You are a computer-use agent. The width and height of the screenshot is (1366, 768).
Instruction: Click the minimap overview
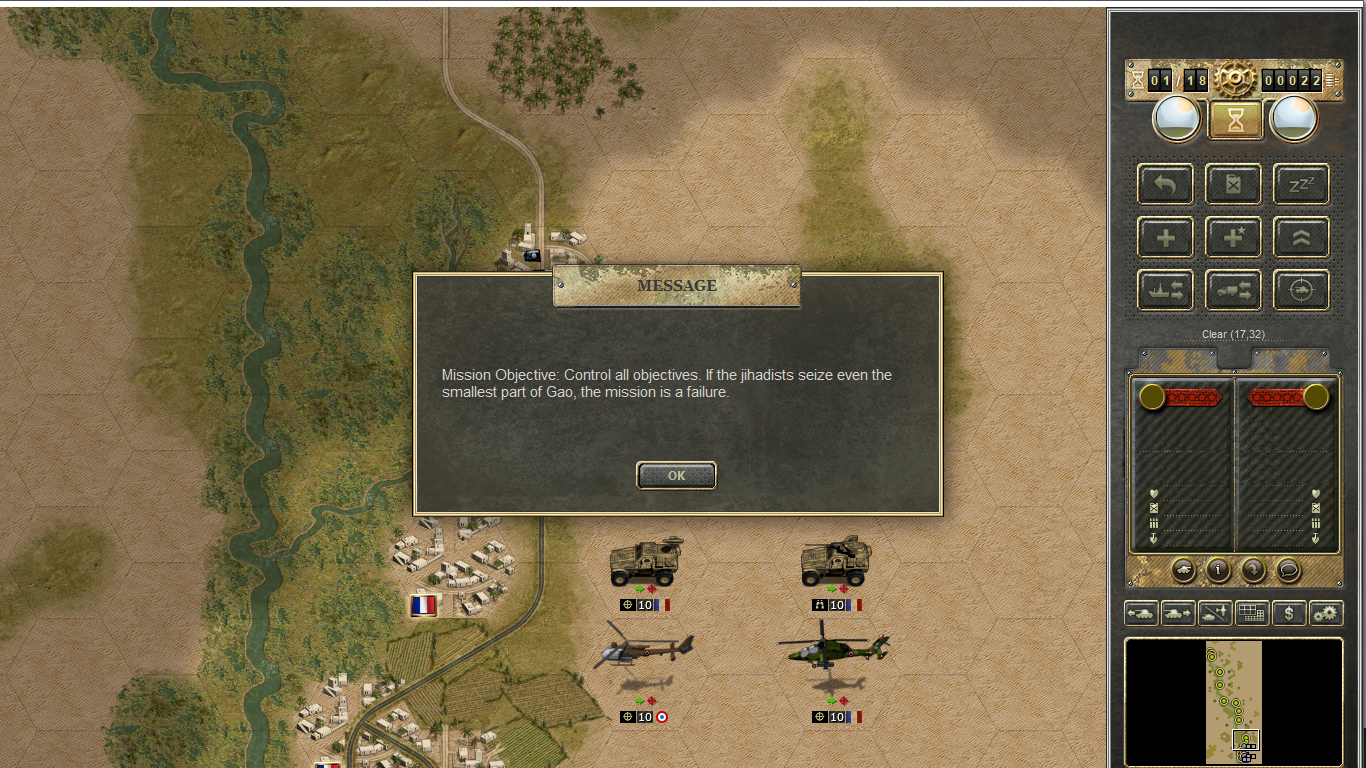point(1234,702)
